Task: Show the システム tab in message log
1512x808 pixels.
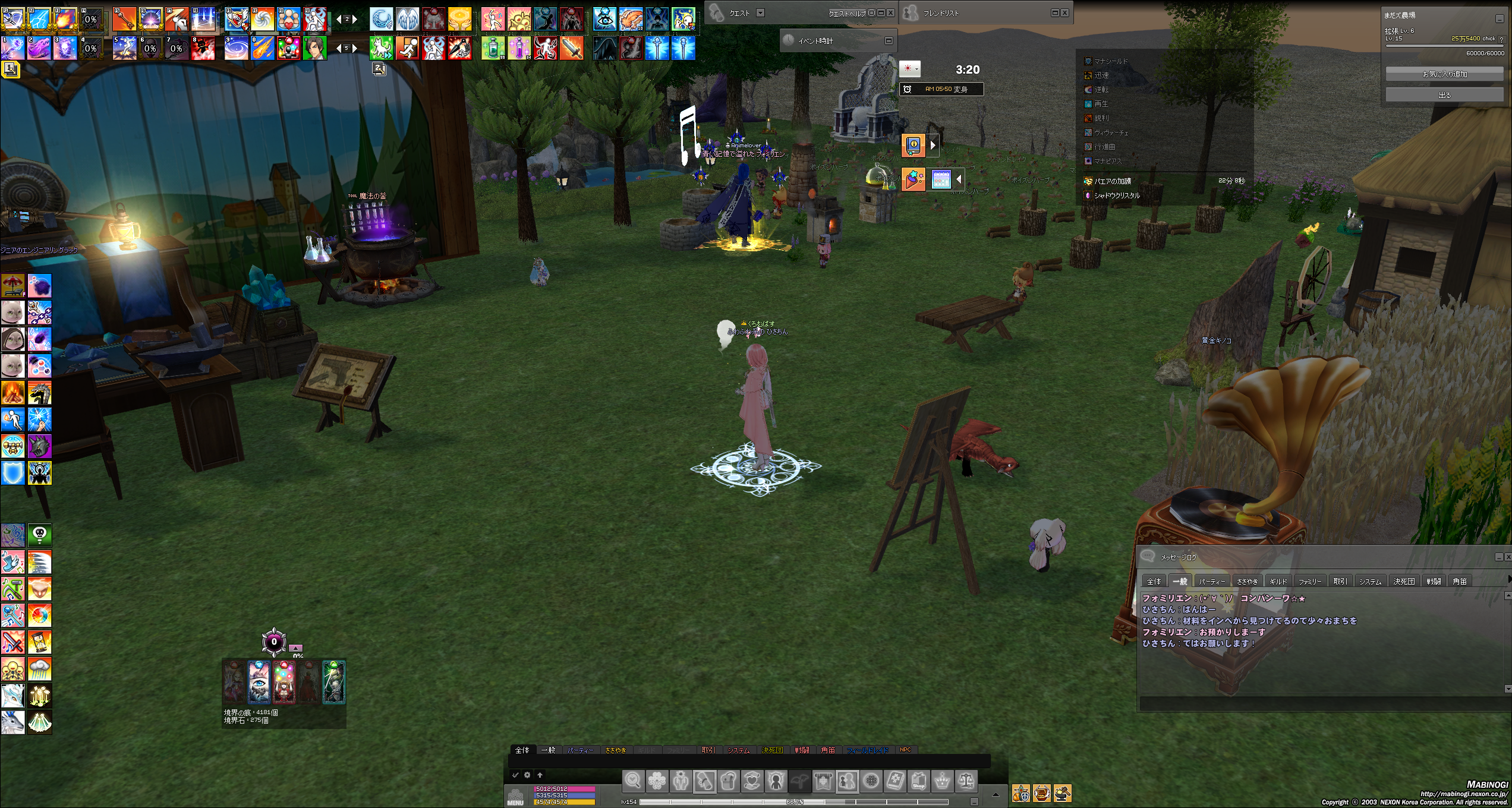Action: point(1370,581)
